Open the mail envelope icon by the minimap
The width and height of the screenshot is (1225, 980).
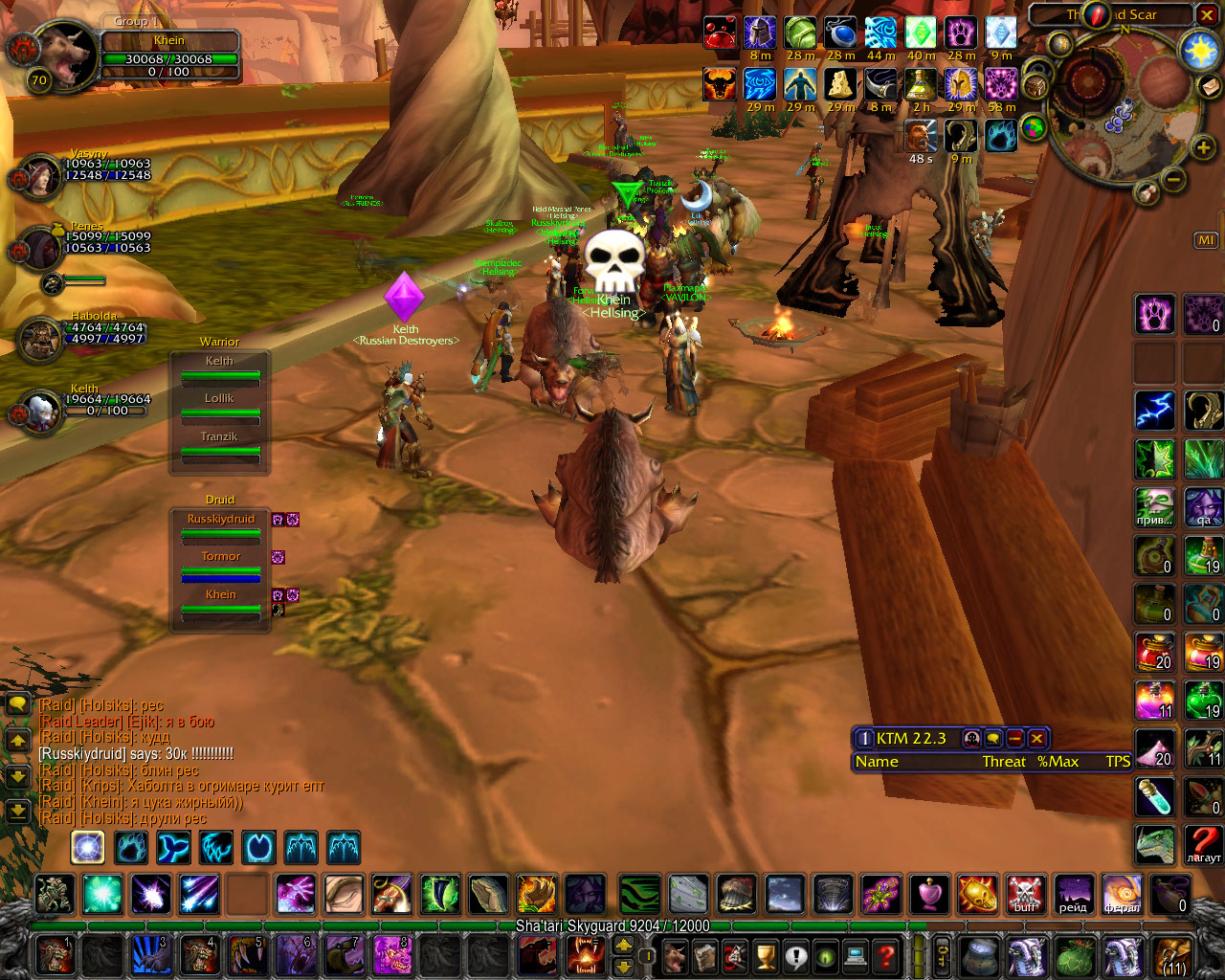click(1210, 86)
